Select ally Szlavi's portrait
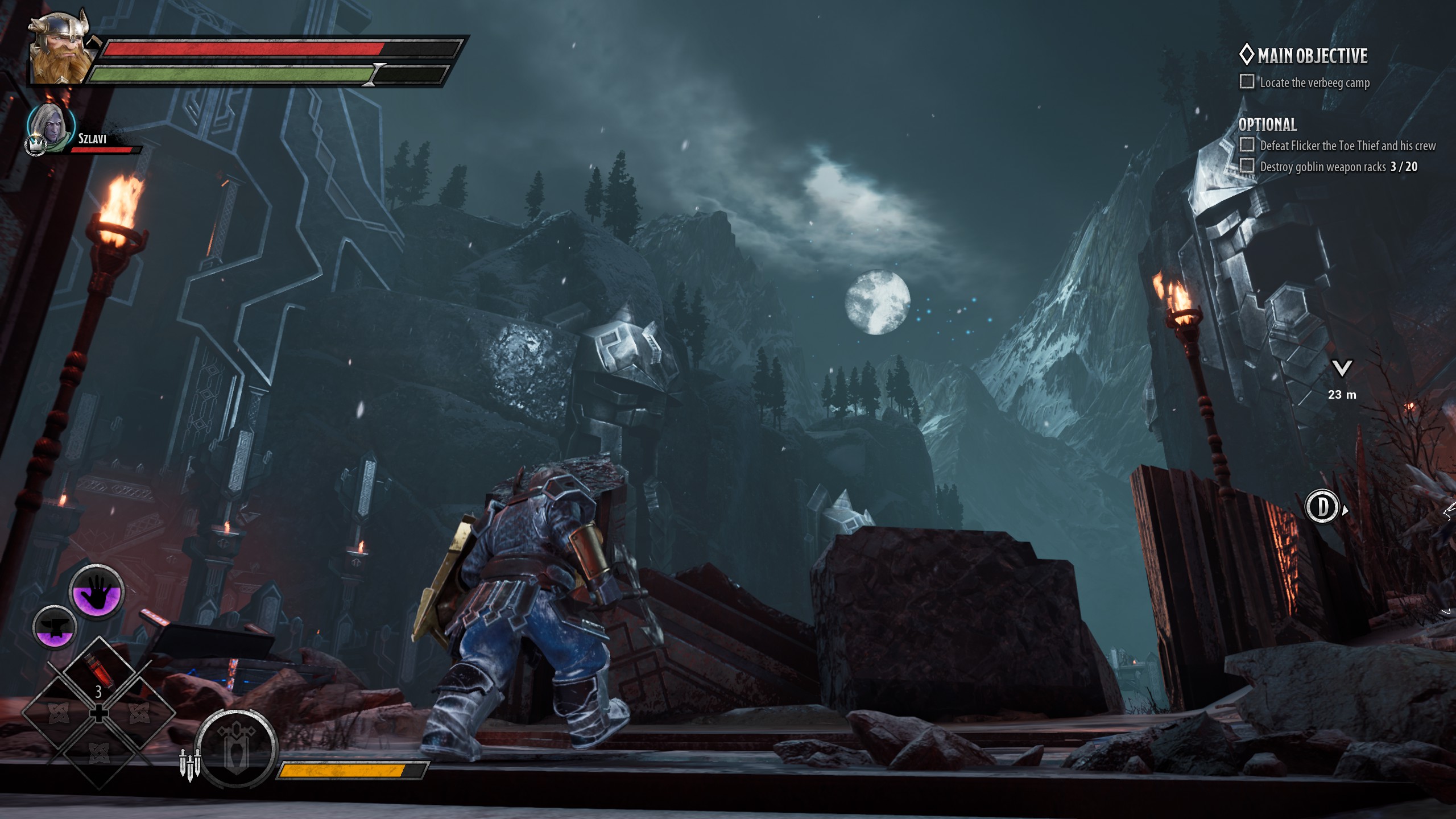Viewport: 1456px width, 819px height. coord(51,126)
